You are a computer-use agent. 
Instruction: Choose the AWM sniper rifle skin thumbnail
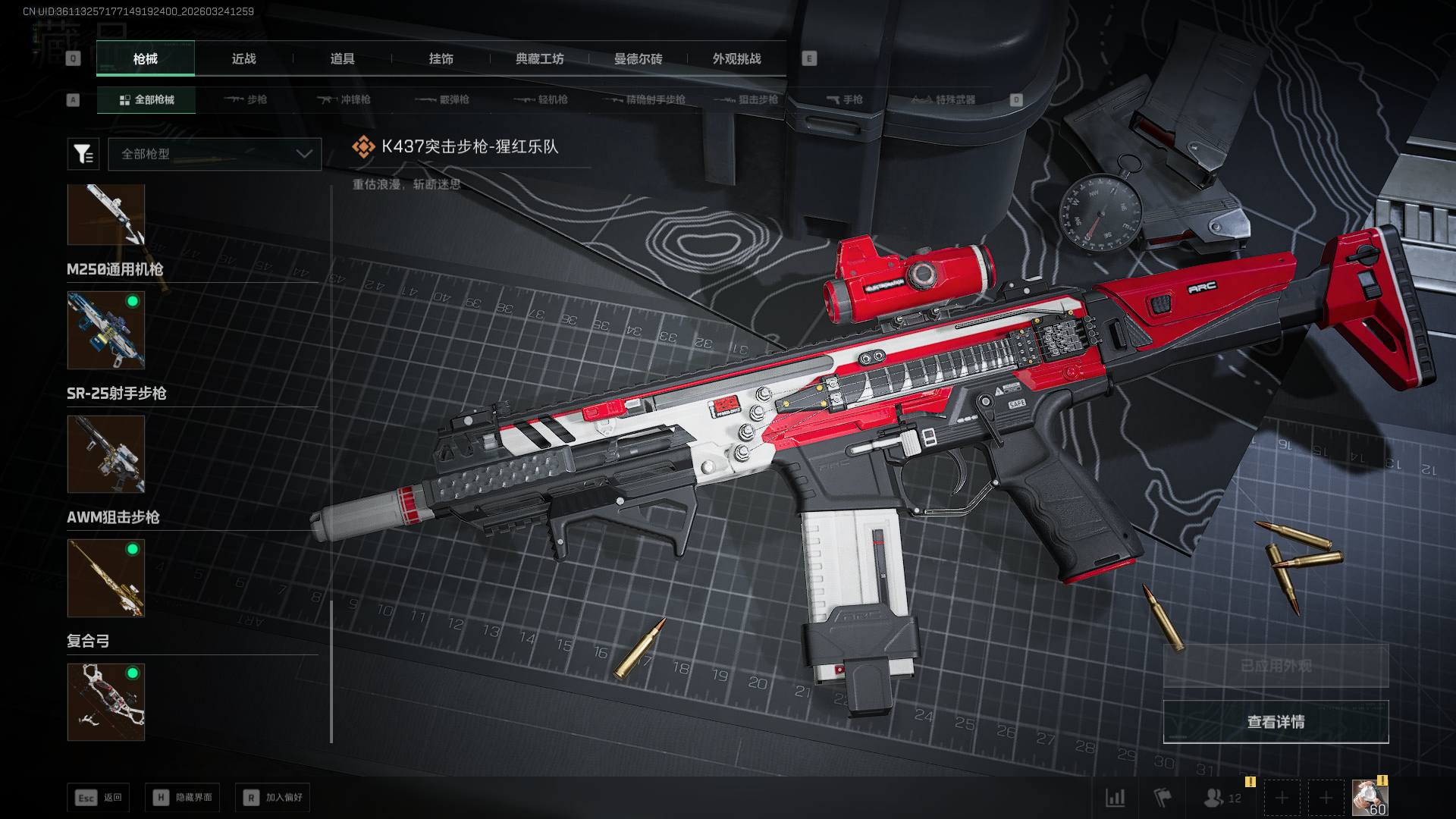click(106, 578)
